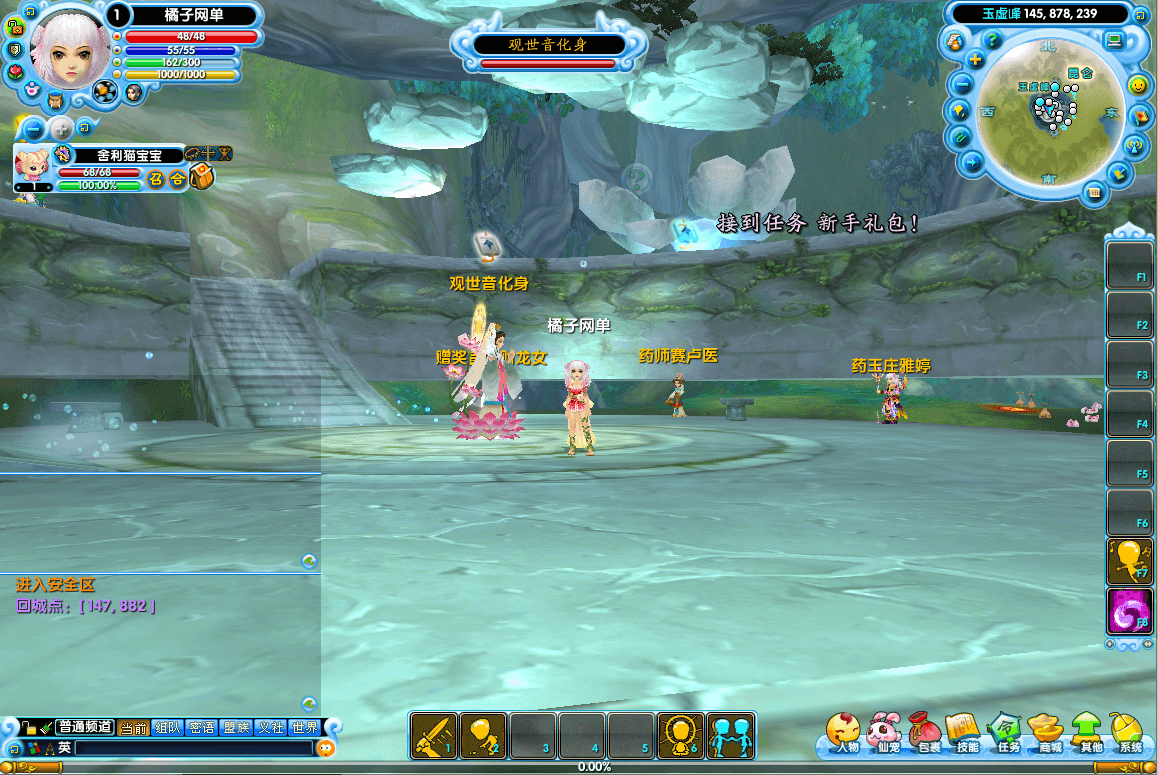This screenshot has width=1158, height=775.
Task: Select the 密语 whisper chat tab
Action: 201,728
